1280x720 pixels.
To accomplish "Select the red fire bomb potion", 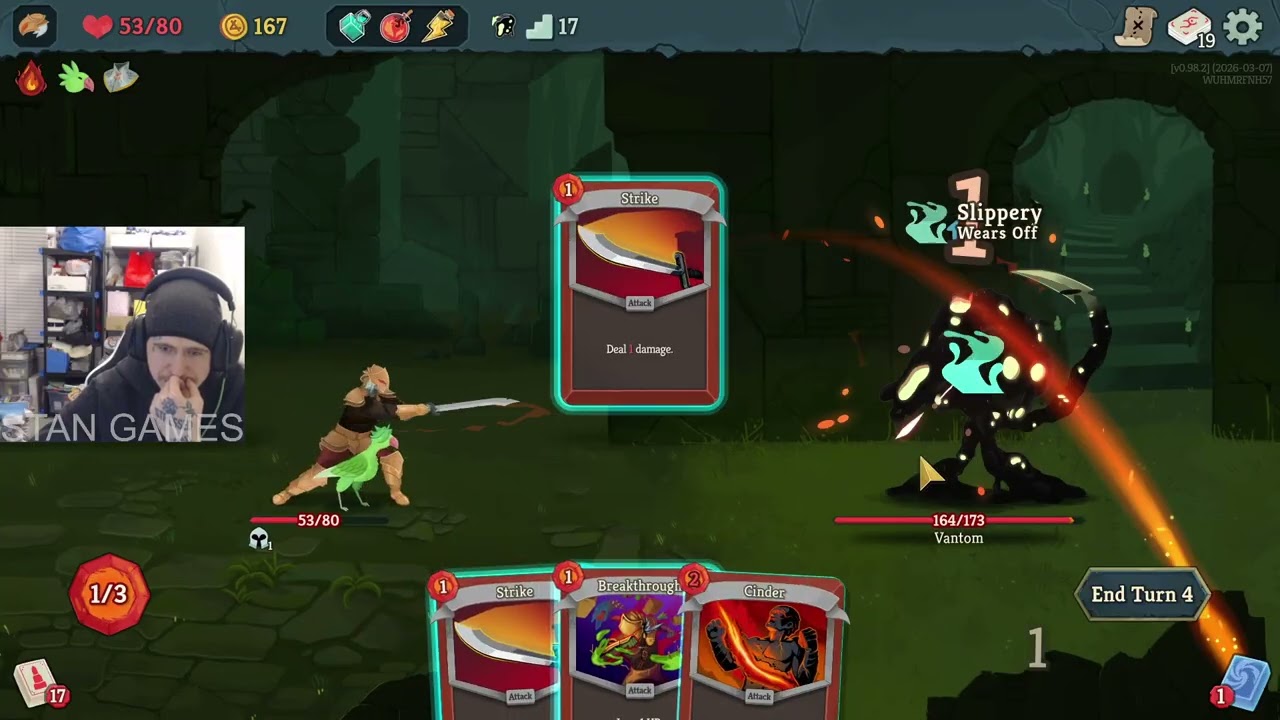I will 396,27.
